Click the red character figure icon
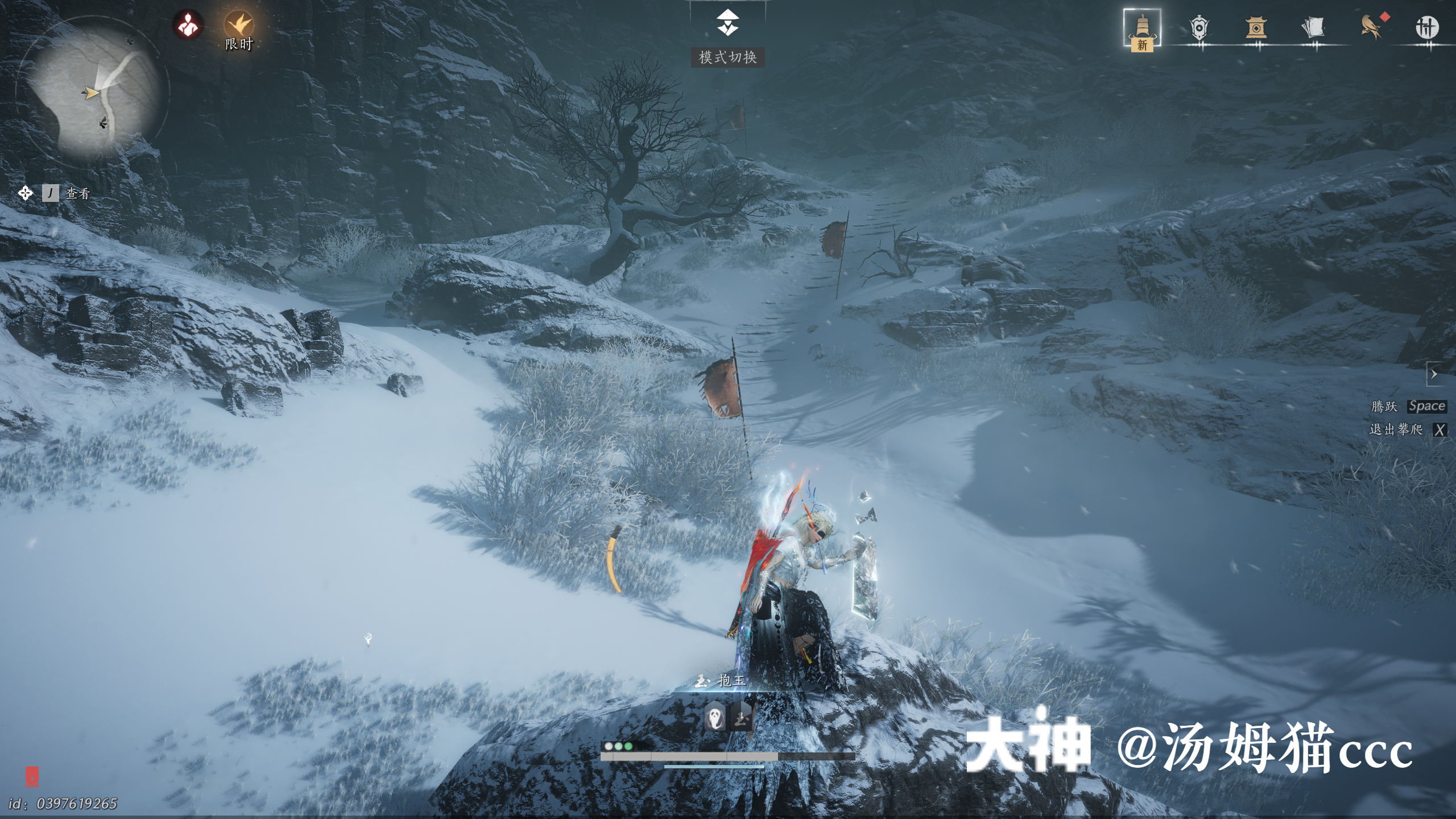Screen dimensions: 1456x819 pos(188,25)
